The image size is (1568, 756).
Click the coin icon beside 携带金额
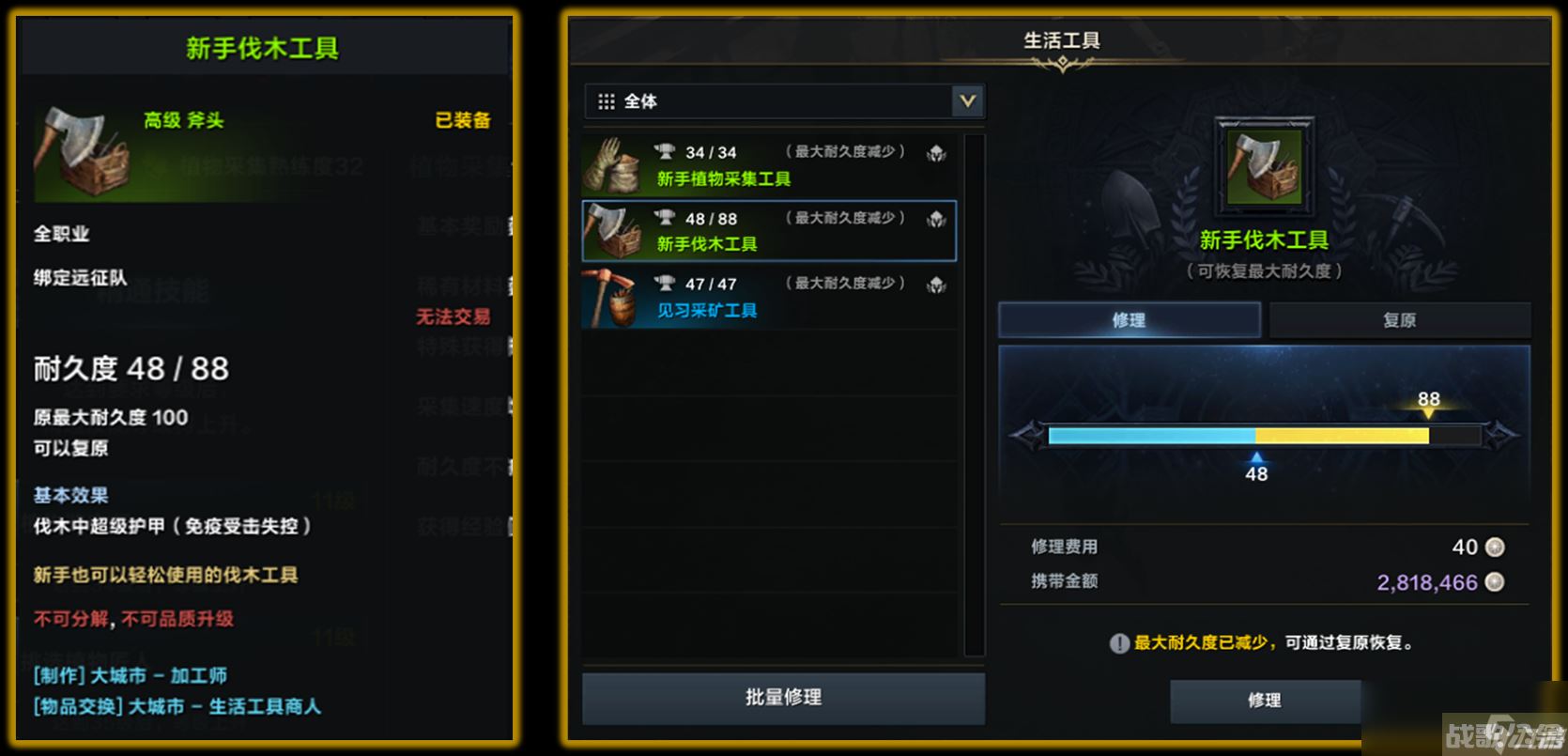[1497, 581]
